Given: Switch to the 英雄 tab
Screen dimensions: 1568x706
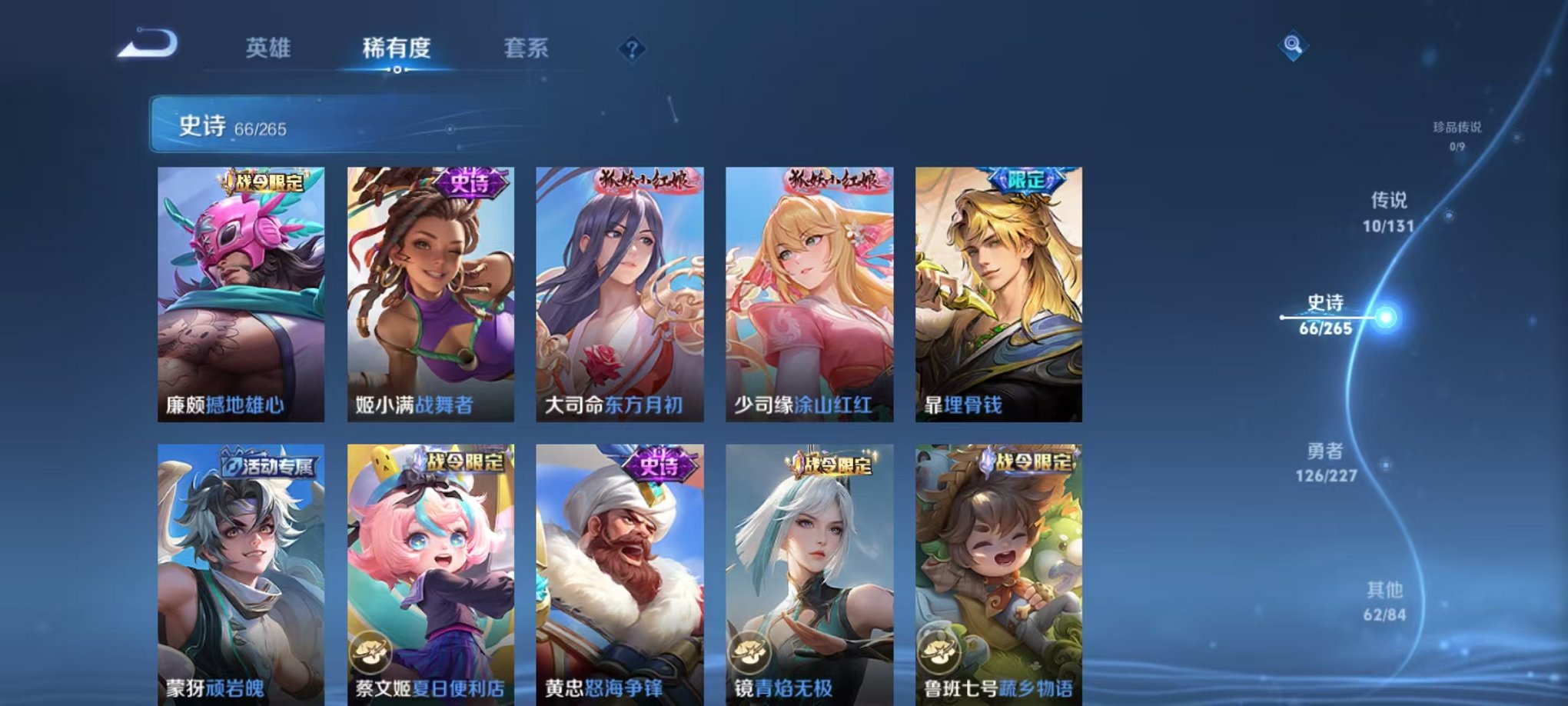Looking at the screenshot, I should (x=265, y=48).
